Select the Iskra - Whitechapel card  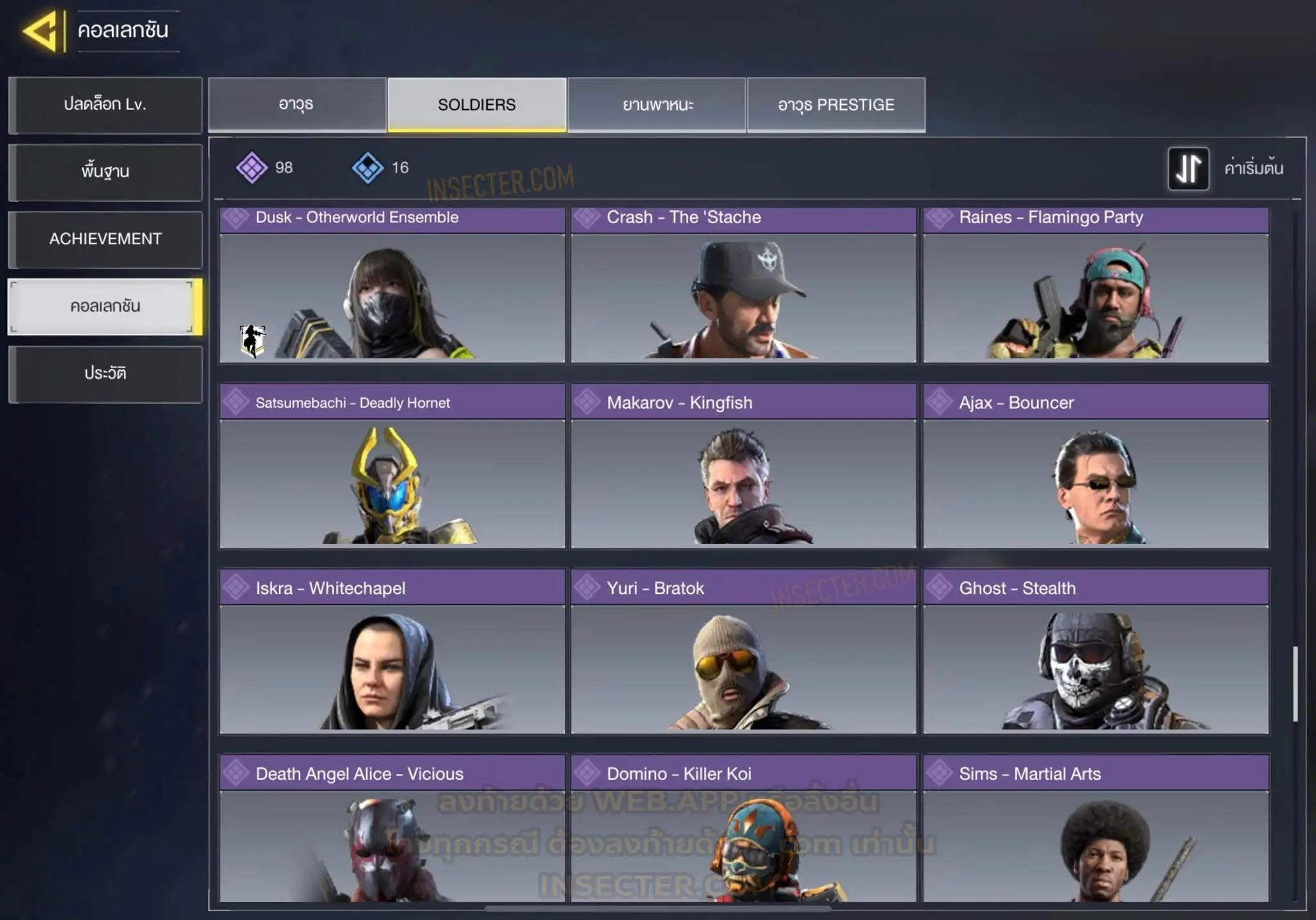392,652
